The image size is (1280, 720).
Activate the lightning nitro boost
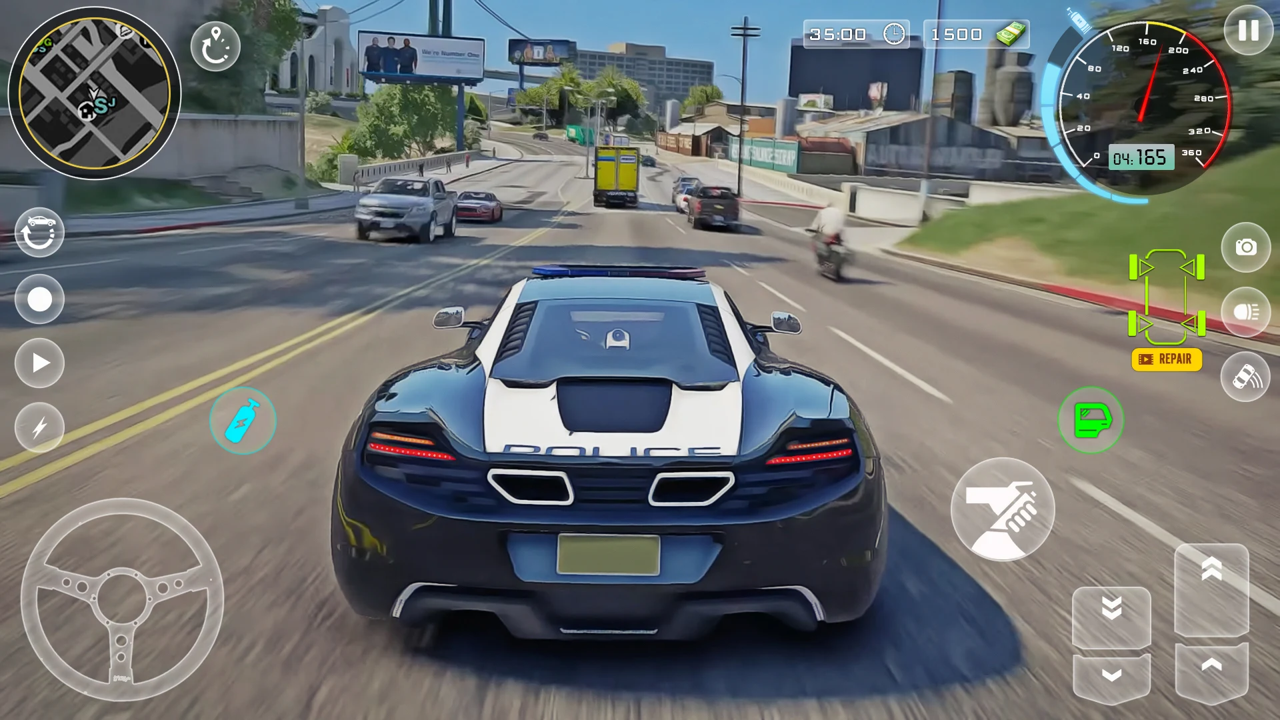click(x=39, y=428)
